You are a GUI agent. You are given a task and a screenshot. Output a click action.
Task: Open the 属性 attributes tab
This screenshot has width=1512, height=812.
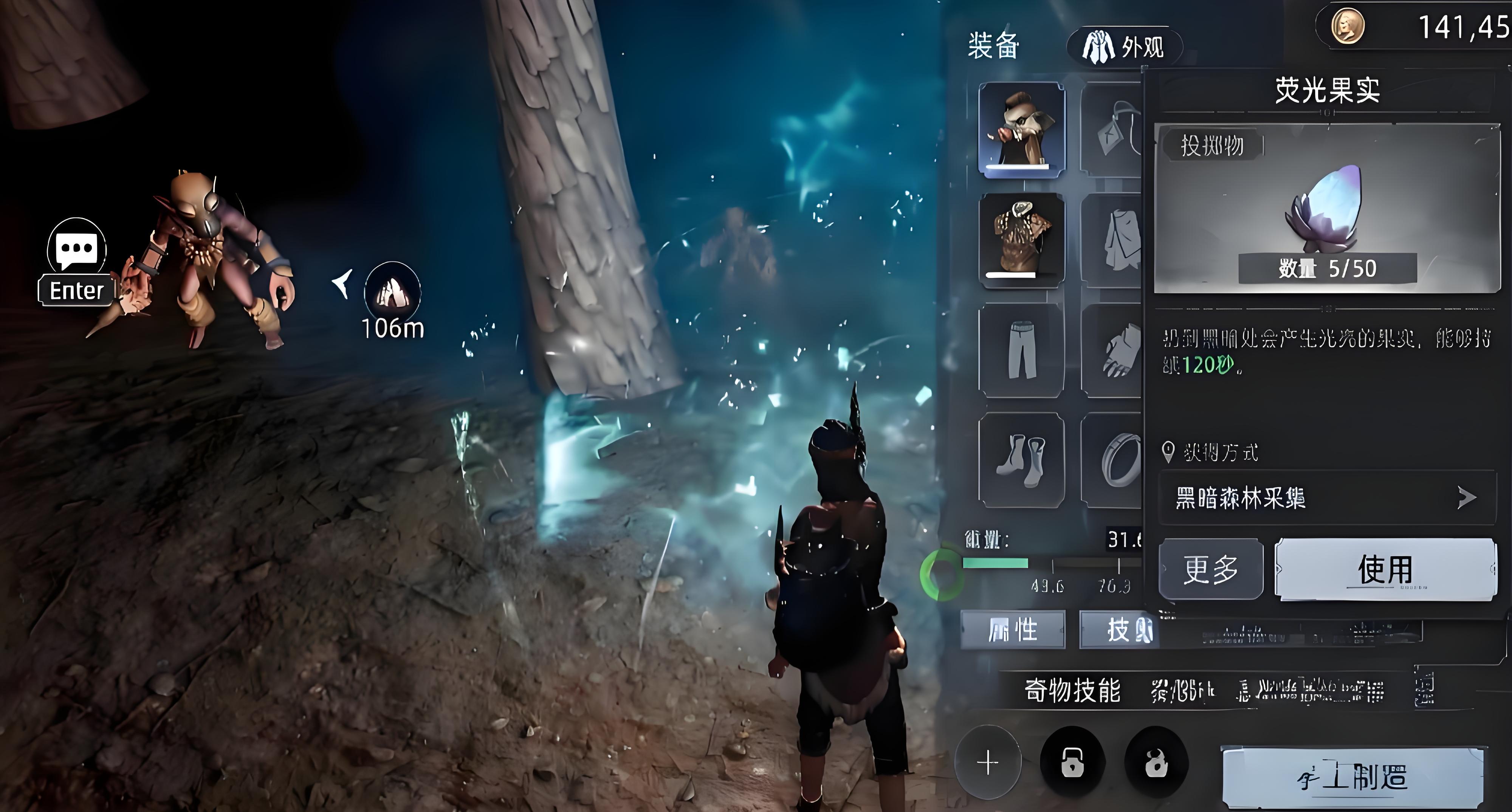(x=1013, y=629)
